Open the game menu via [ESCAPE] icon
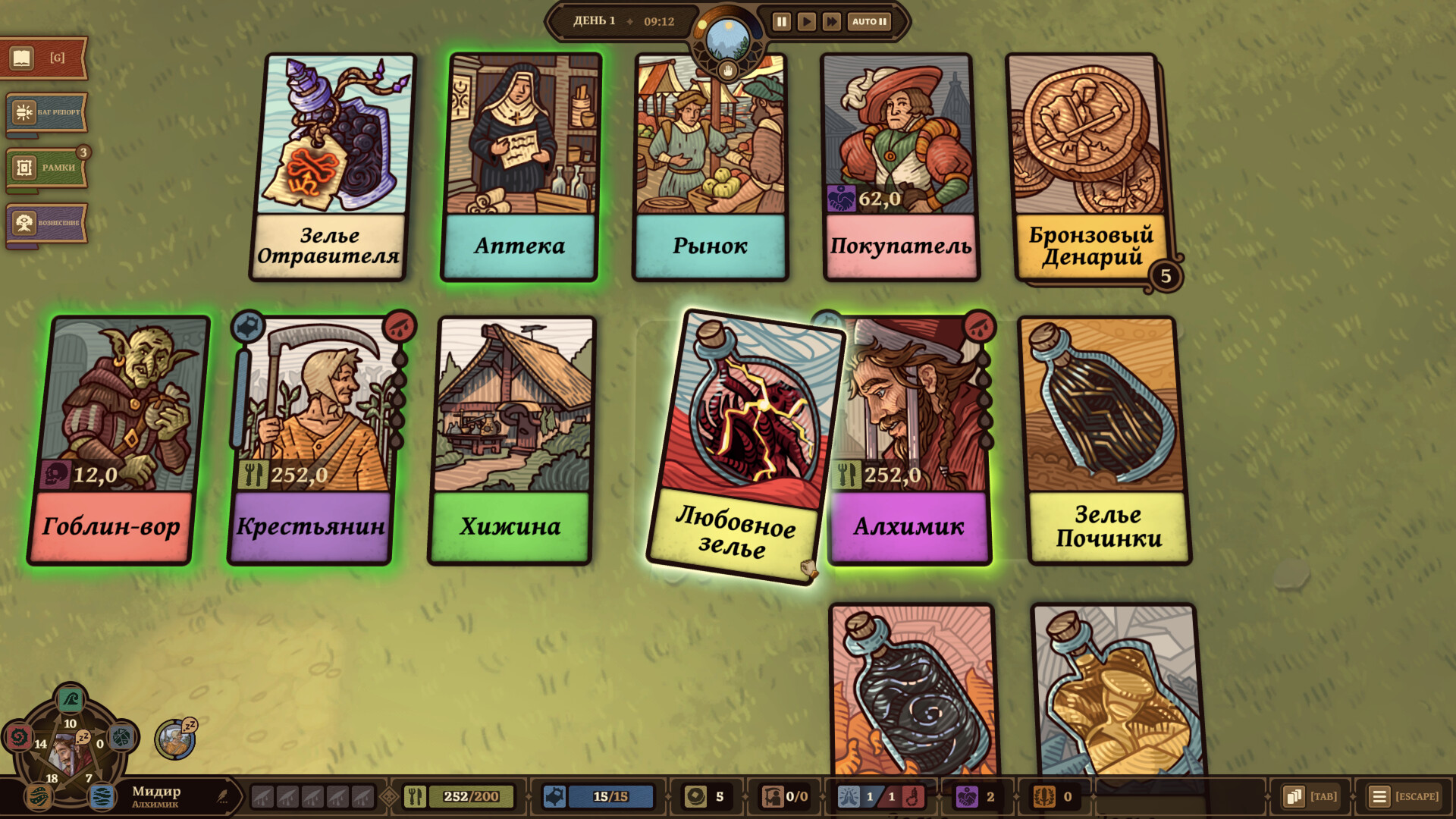This screenshot has height=819, width=1456. tap(1380, 797)
